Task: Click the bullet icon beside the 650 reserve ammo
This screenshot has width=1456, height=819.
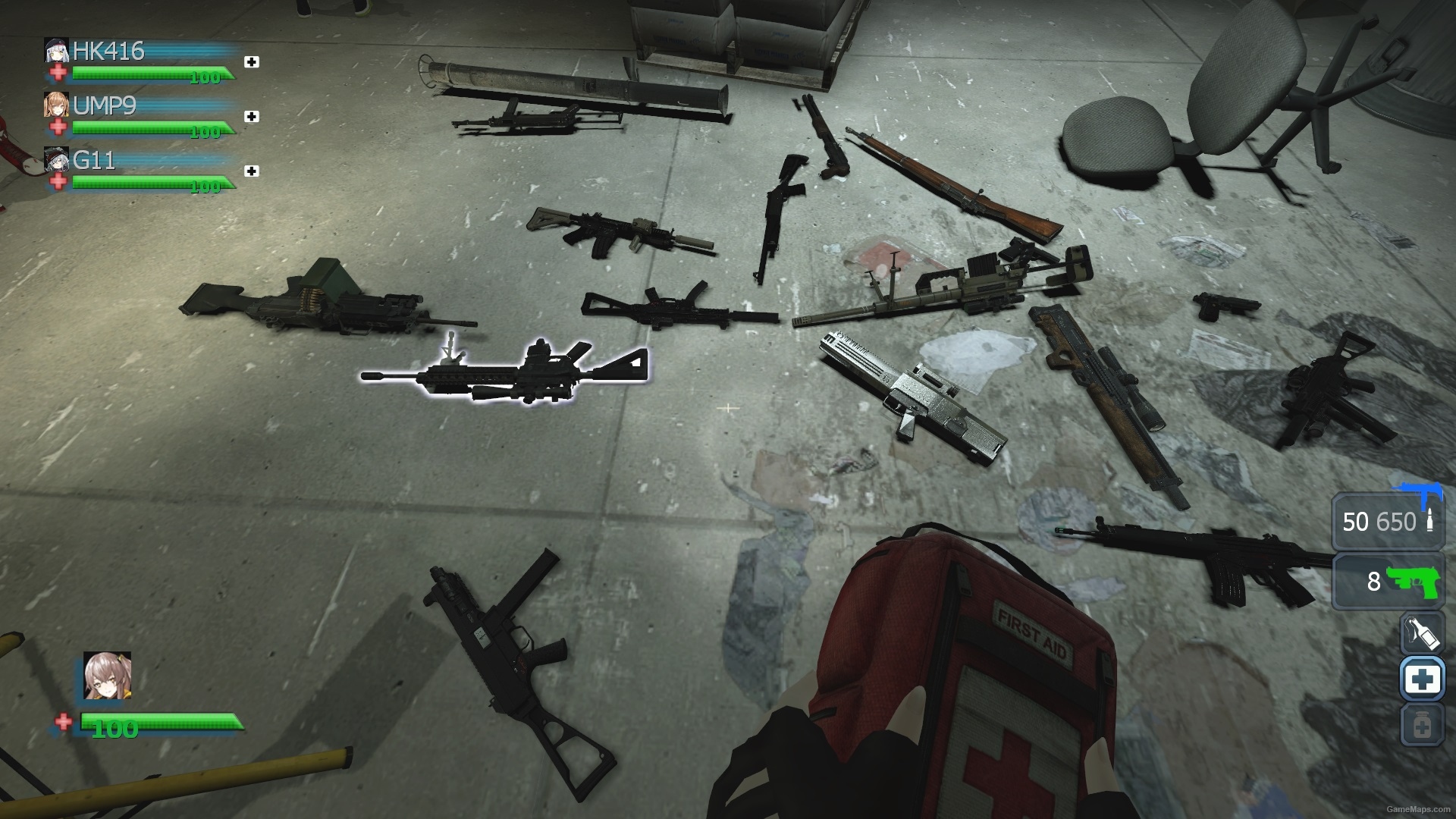Action: 1429,522
